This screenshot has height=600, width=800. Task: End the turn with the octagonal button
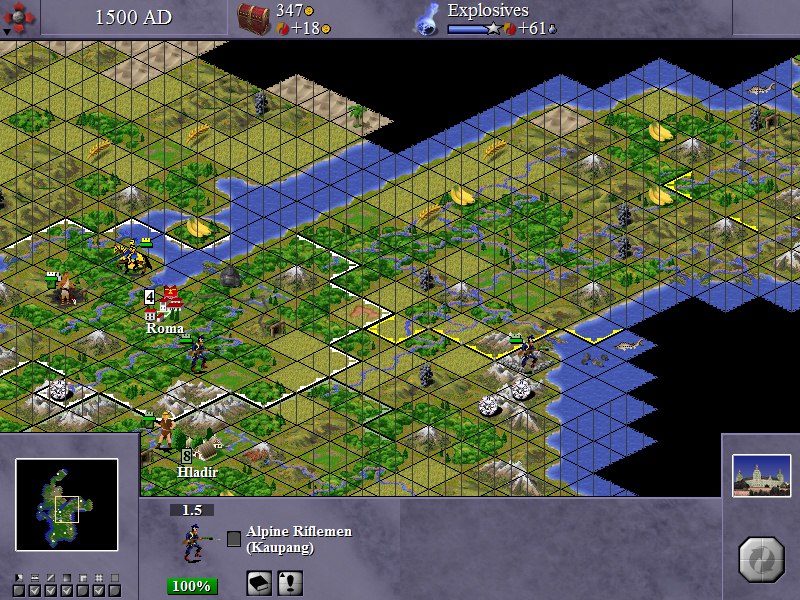(x=761, y=559)
